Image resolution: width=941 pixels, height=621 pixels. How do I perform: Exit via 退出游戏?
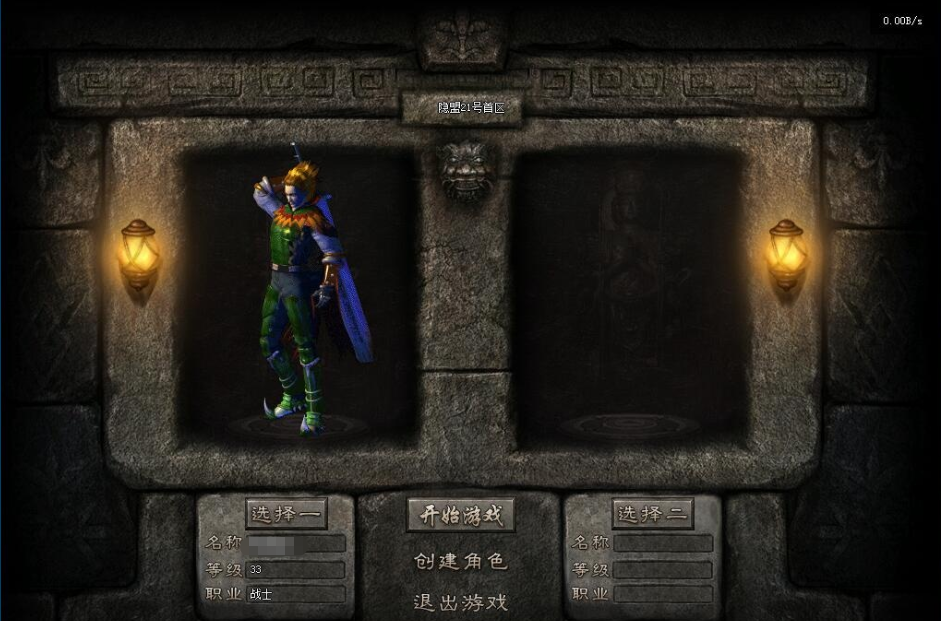tap(460, 602)
